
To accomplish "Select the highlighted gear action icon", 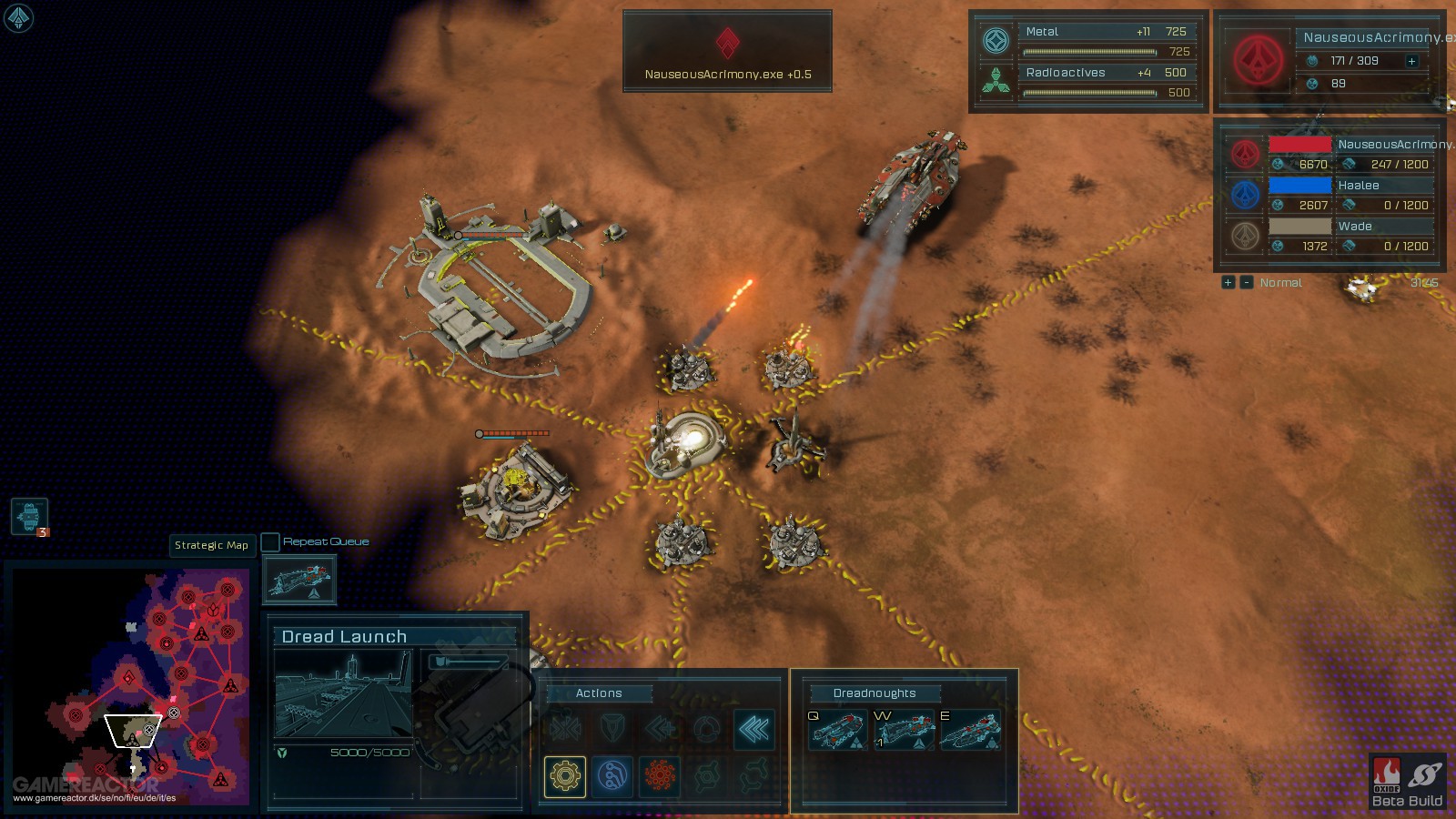I will 567,776.
